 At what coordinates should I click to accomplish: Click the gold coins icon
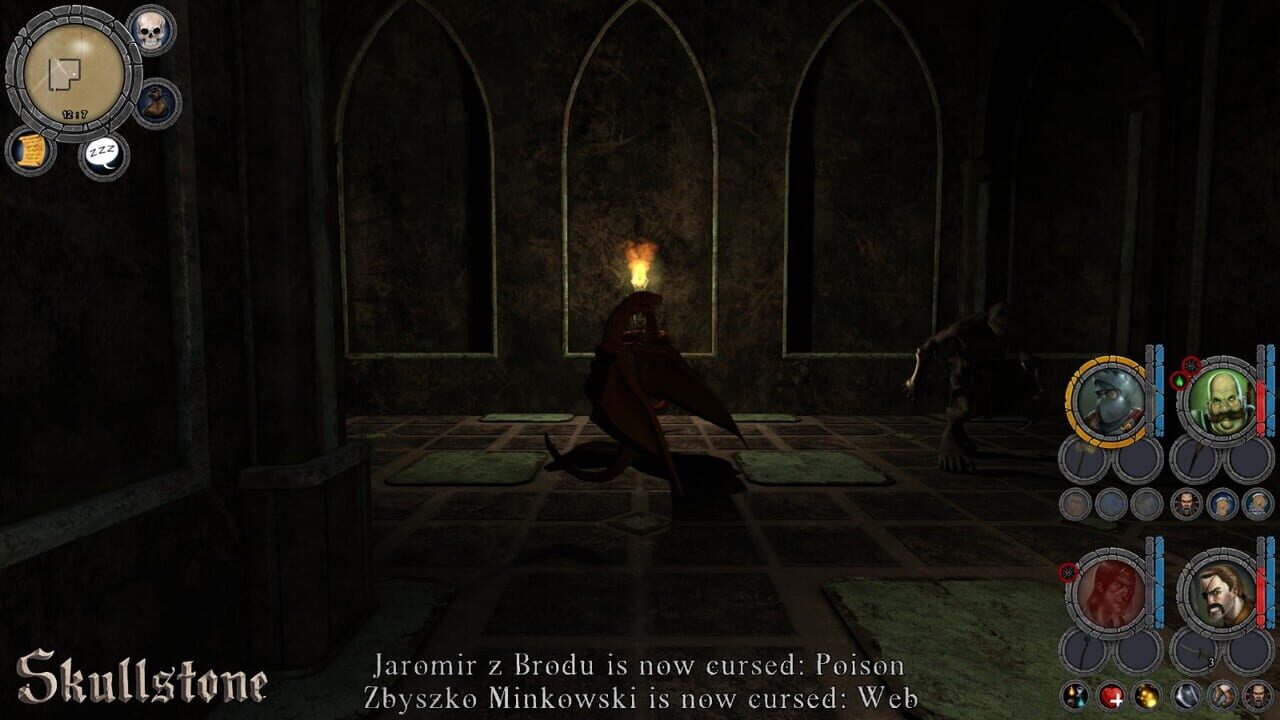(1146, 695)
